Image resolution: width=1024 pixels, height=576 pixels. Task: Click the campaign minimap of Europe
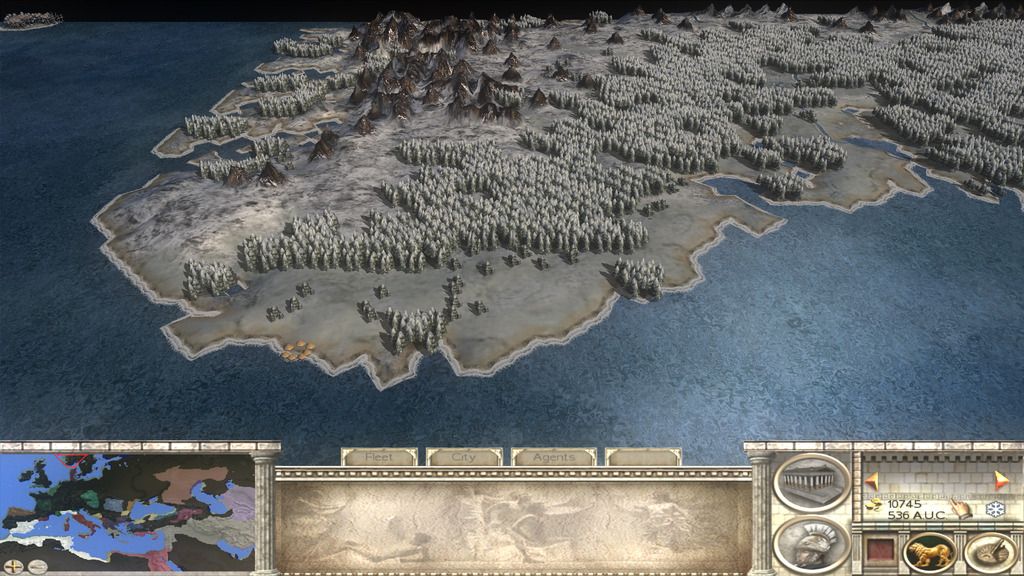coord(127,500)
